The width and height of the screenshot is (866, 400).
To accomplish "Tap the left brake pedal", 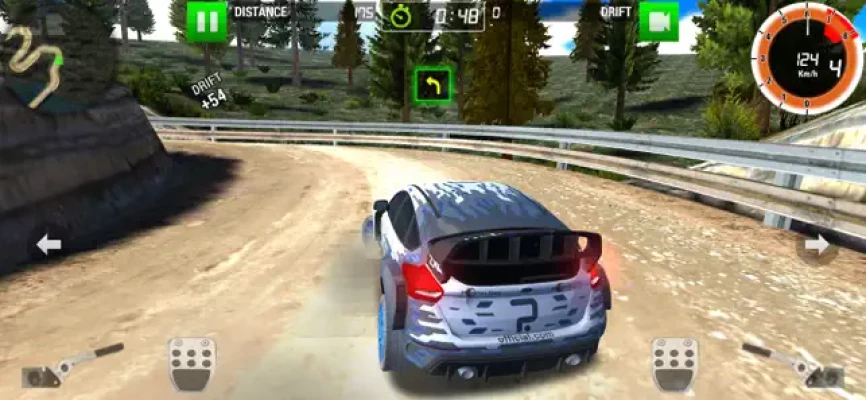I will 190,363.
